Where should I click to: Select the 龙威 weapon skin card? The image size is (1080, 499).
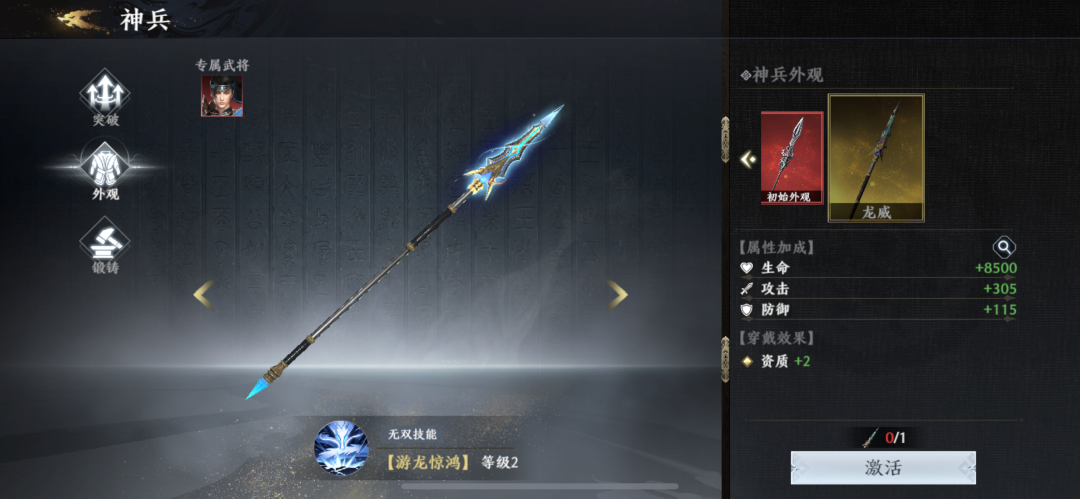[876, 157]
